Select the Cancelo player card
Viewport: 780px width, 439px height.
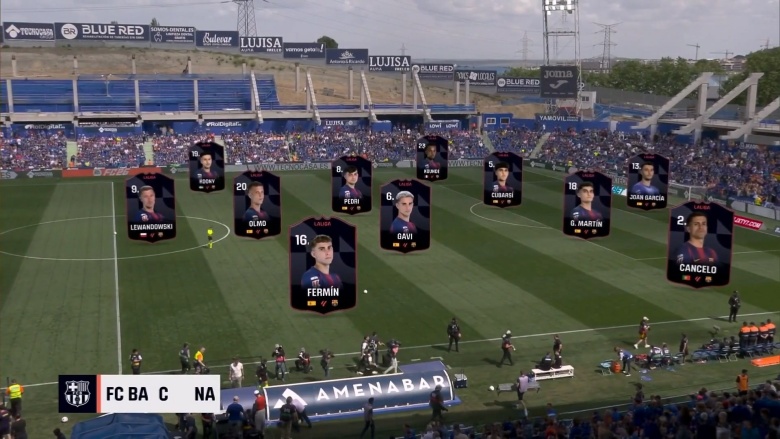point(699,245)
